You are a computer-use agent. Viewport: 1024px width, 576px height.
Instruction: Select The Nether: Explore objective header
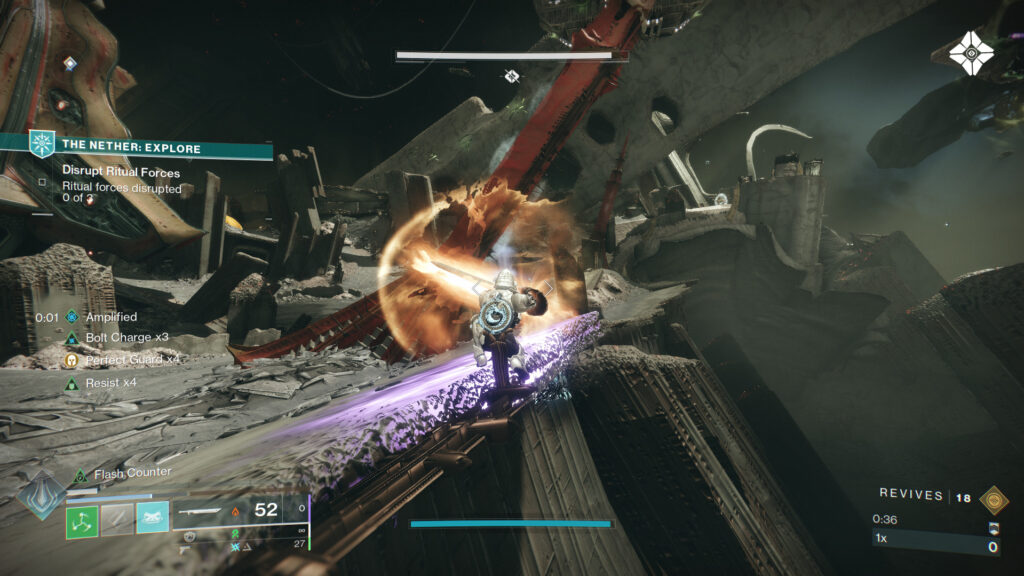click(131, 147)
